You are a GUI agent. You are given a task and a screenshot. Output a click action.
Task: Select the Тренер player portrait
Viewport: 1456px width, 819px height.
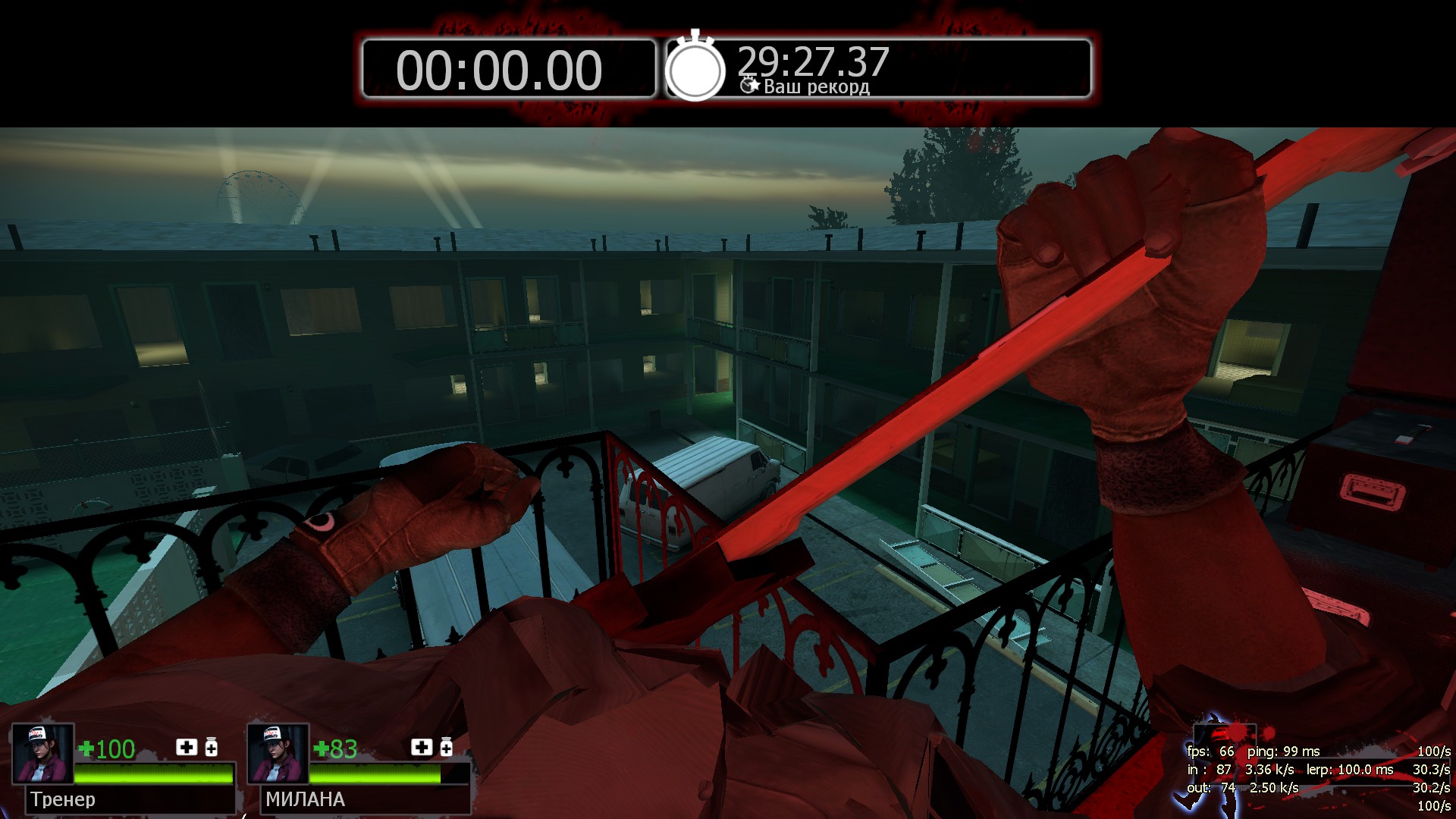tap(43, 753)
